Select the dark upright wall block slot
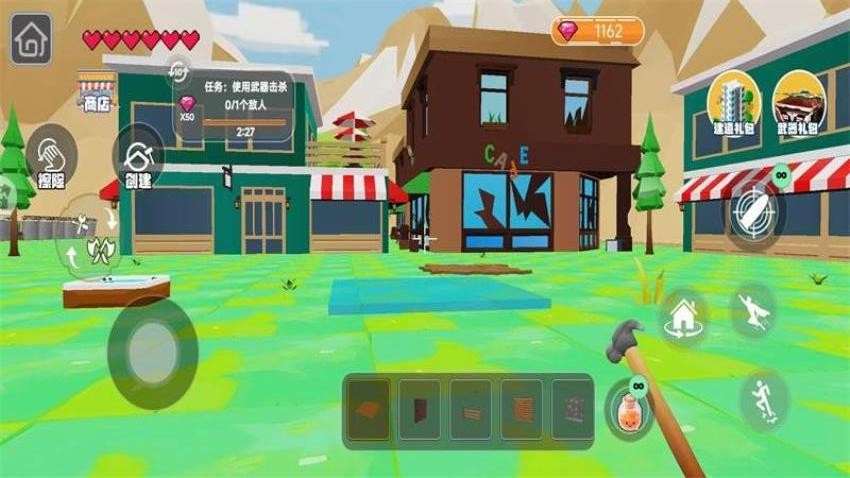Image resolution: width=850 pixels, height=478 pixels. point(420,410)
